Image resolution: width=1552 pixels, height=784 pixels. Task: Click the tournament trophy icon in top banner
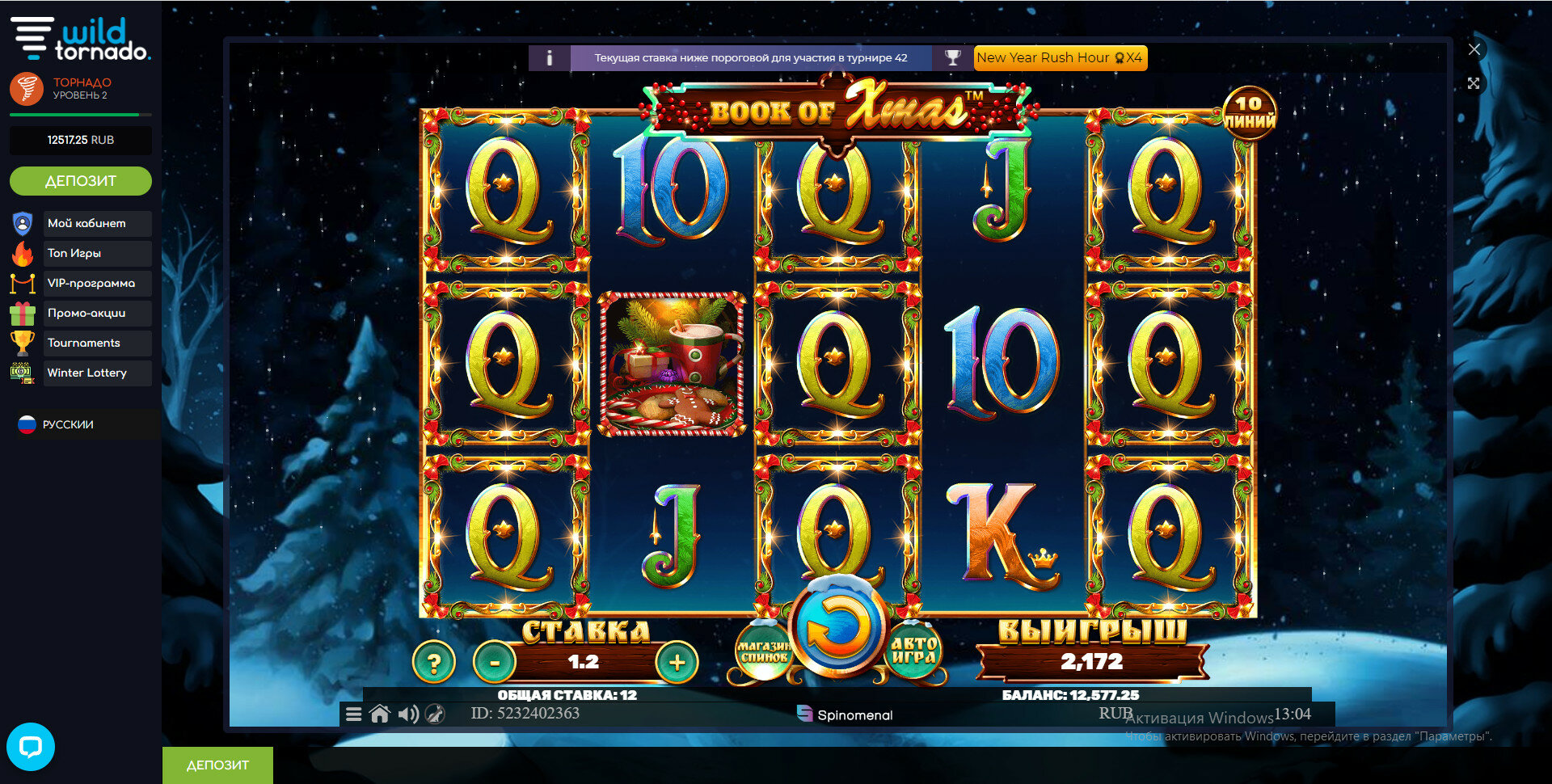(x=953, y=58)
